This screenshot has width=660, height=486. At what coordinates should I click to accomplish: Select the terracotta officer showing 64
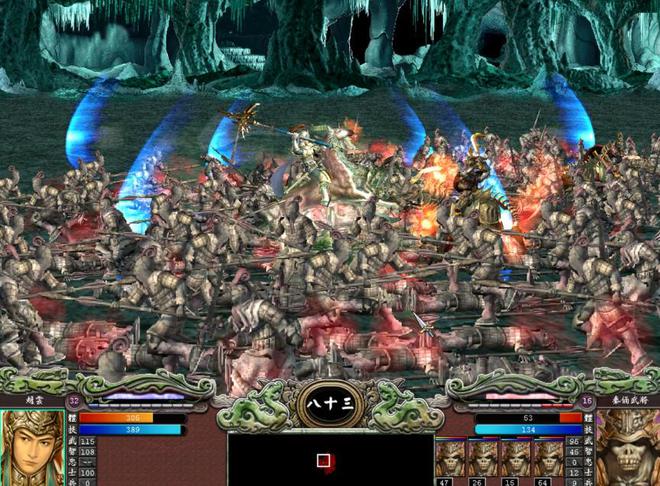coord(548,460)
